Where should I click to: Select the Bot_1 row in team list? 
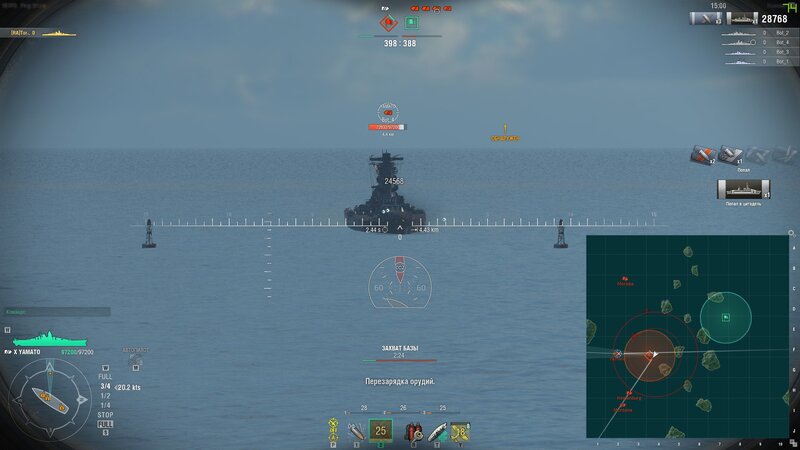point(762,62)
